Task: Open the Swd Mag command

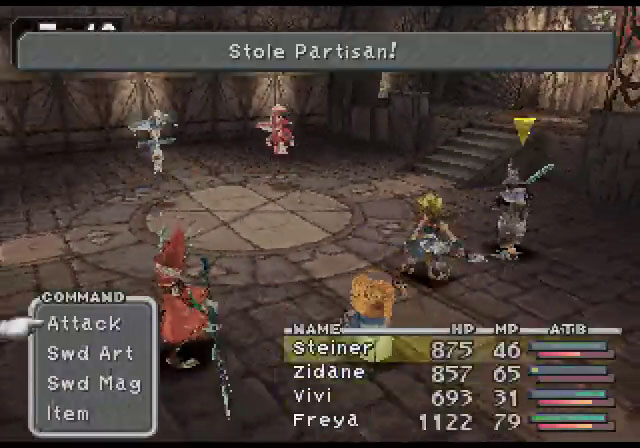Action: [94, 383]
